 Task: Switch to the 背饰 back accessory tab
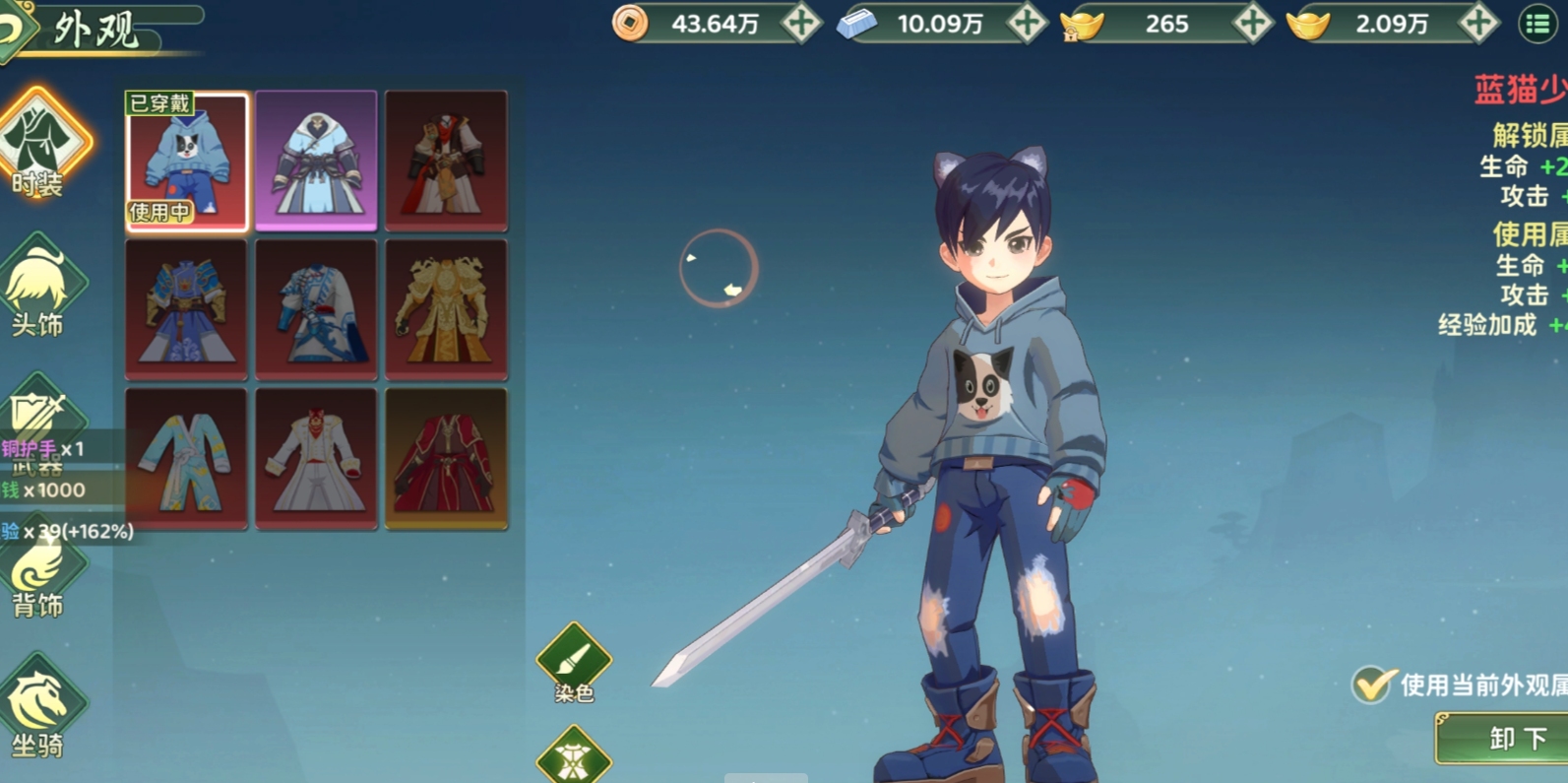click(39, 577)
